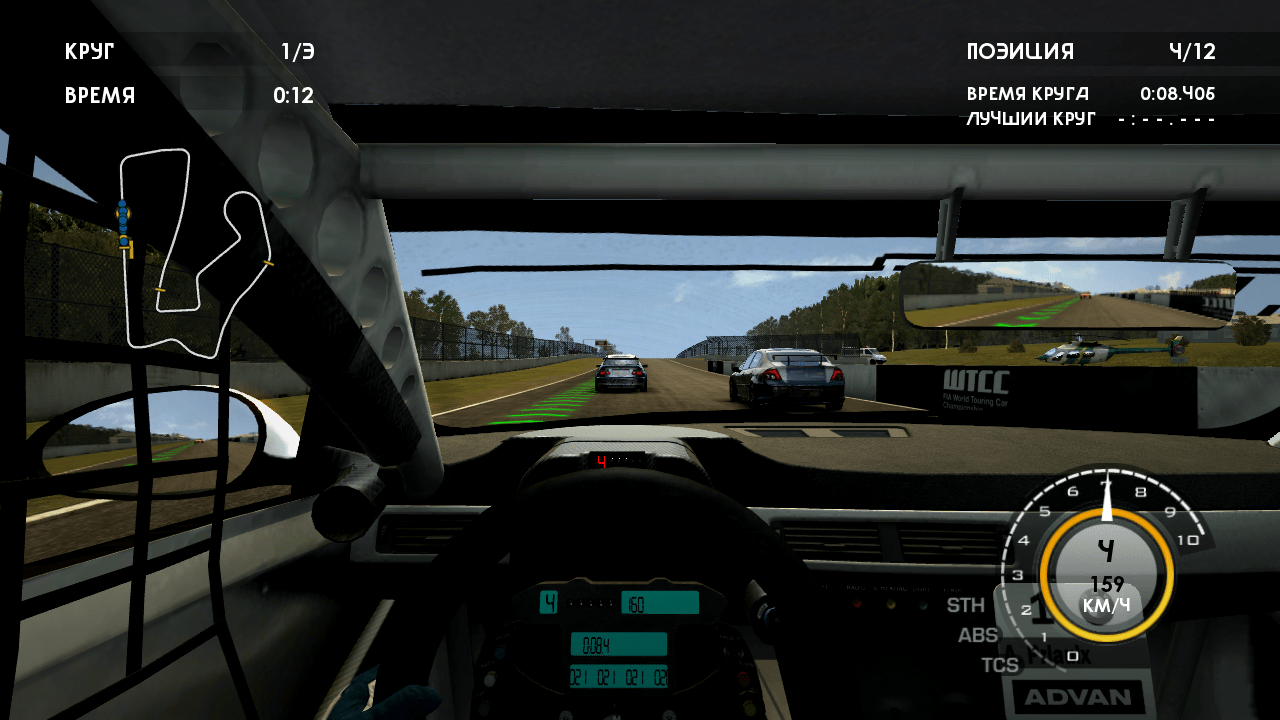Select the TCS assist indicator
Screen dimensions: 1280x720
[999, 665]
